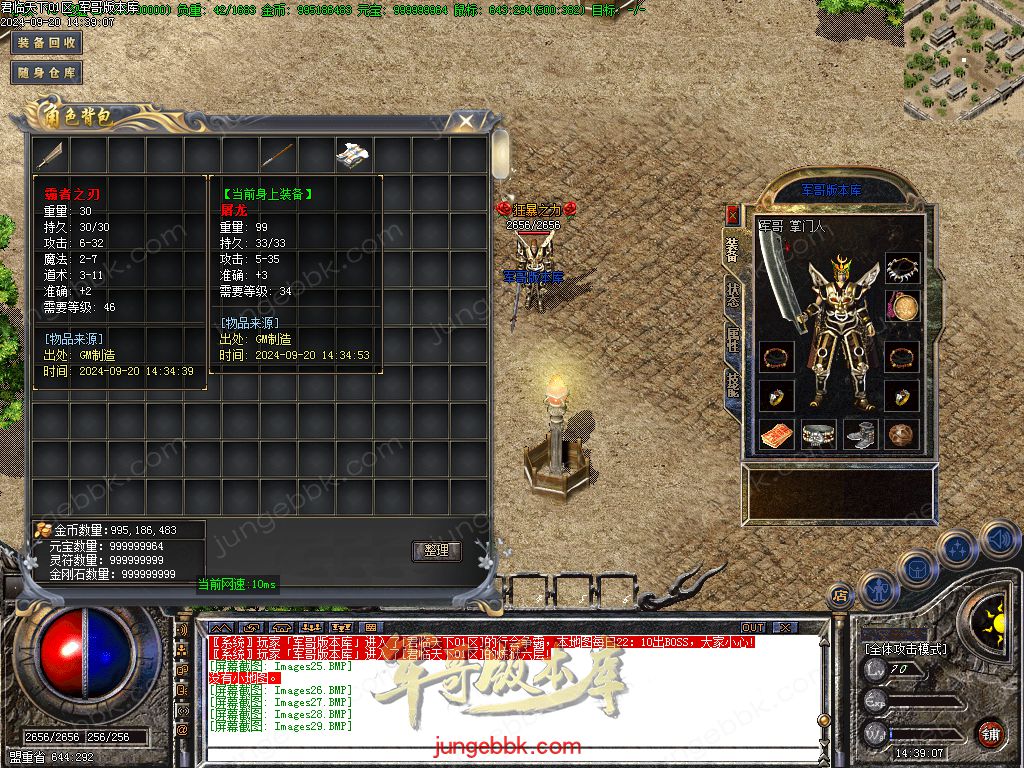Select the equipped belt slot

coord(819,435)
